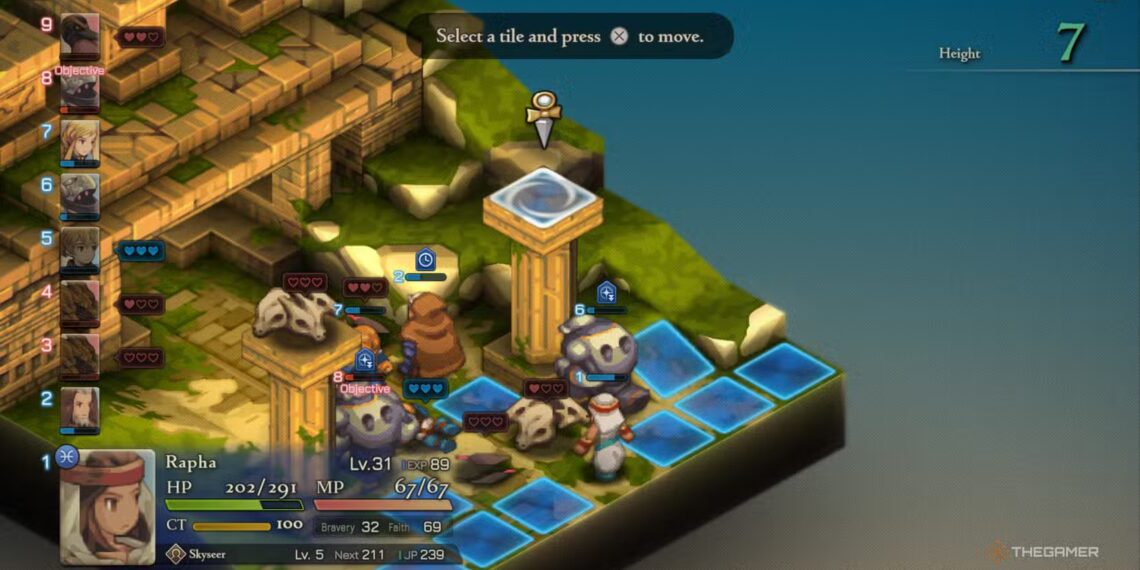
Task: Pick the turn order portrait numbered 5
Action: tap(79, 249)
